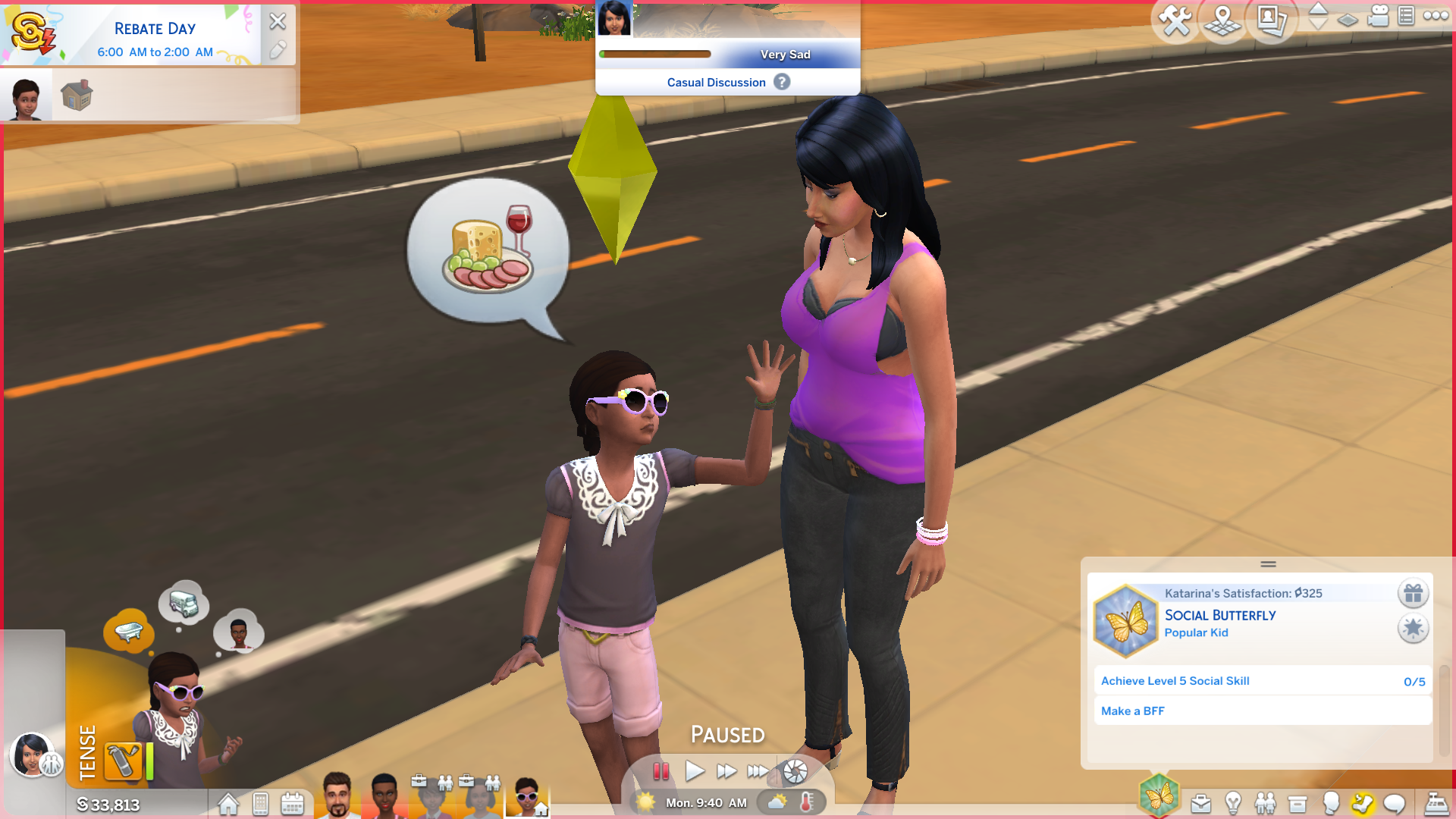Open camera controls video camera icon
Image resolution: width=1456 pixels, height=819 pixels.
tap(1378, 16)
